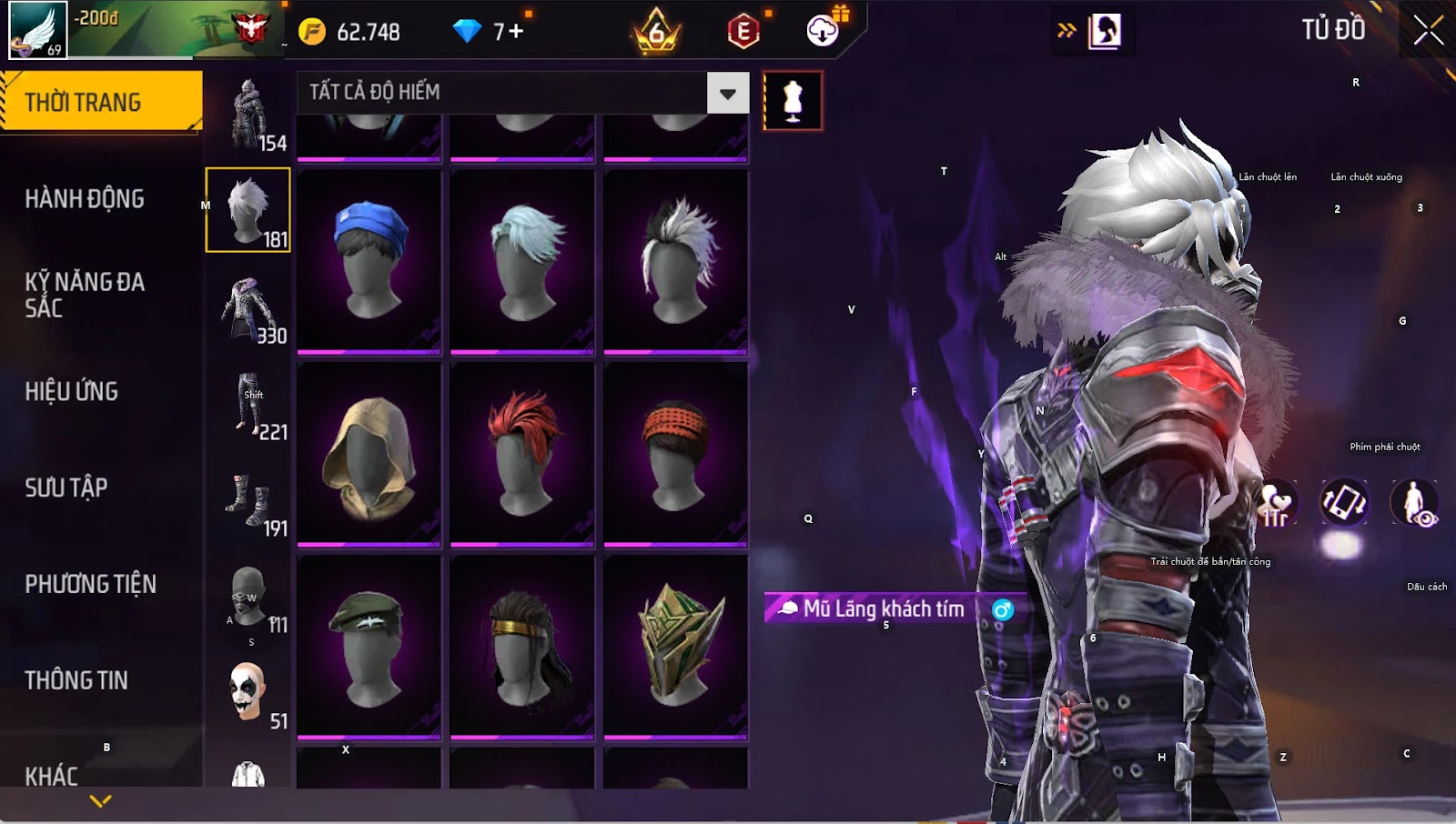Close the Tủ Đồ wardrobe screen
Viewport: 1456px width, 824px height.
pyautogui.click(x=1428, y=30)
